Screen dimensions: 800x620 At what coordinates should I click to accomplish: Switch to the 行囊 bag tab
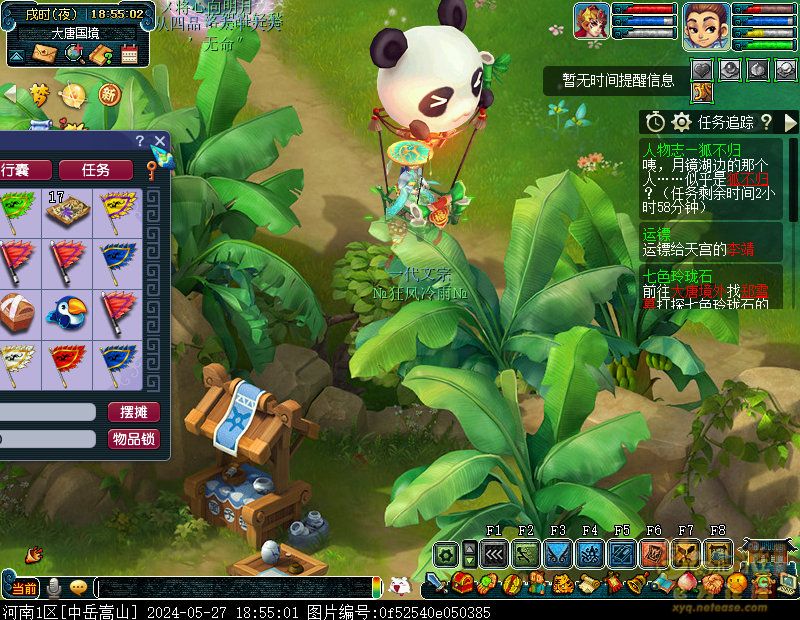tap(22, 170)
